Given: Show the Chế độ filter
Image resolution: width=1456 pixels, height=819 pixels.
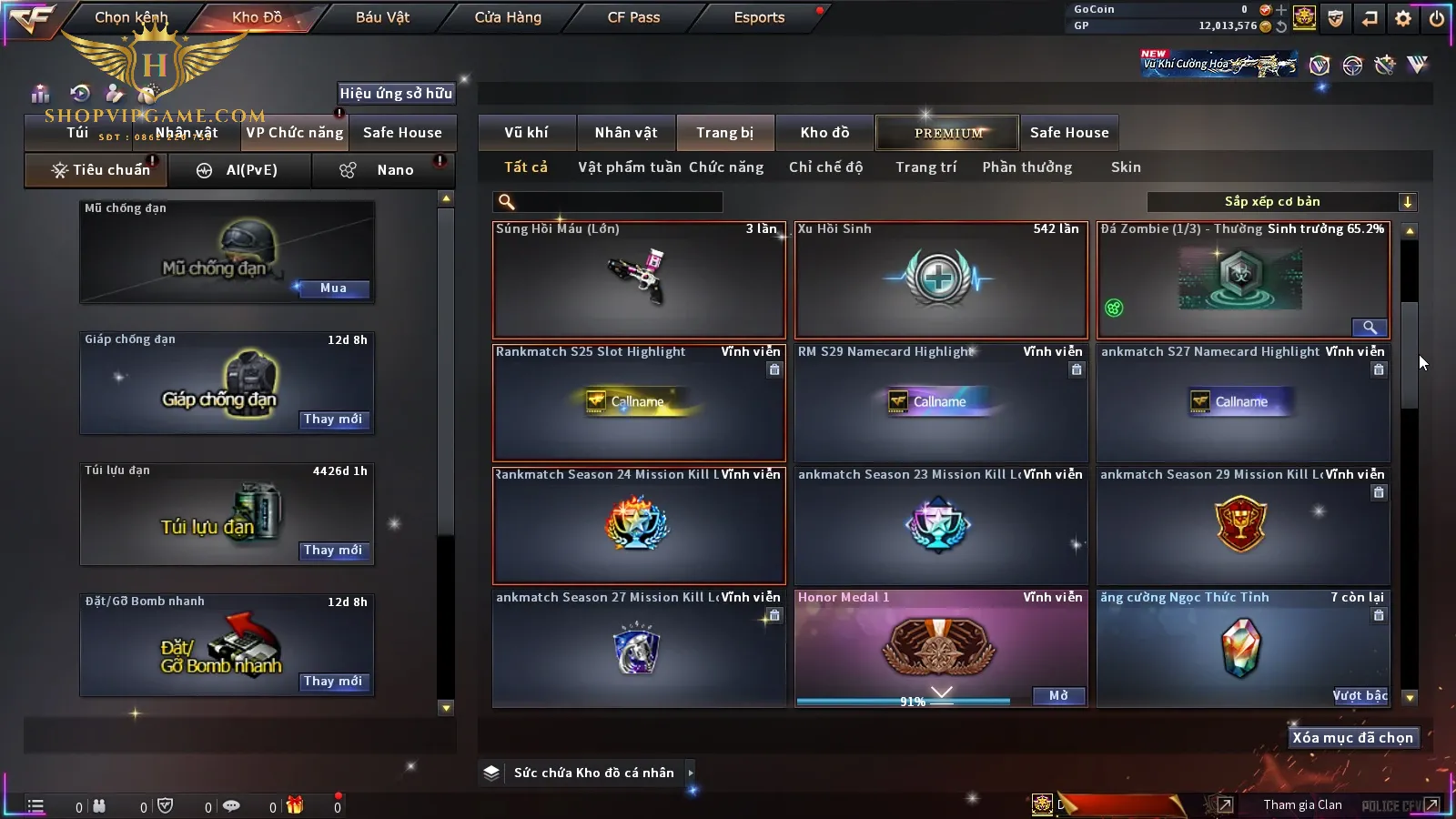Looking at the screenshot, I should coord(825,167).
